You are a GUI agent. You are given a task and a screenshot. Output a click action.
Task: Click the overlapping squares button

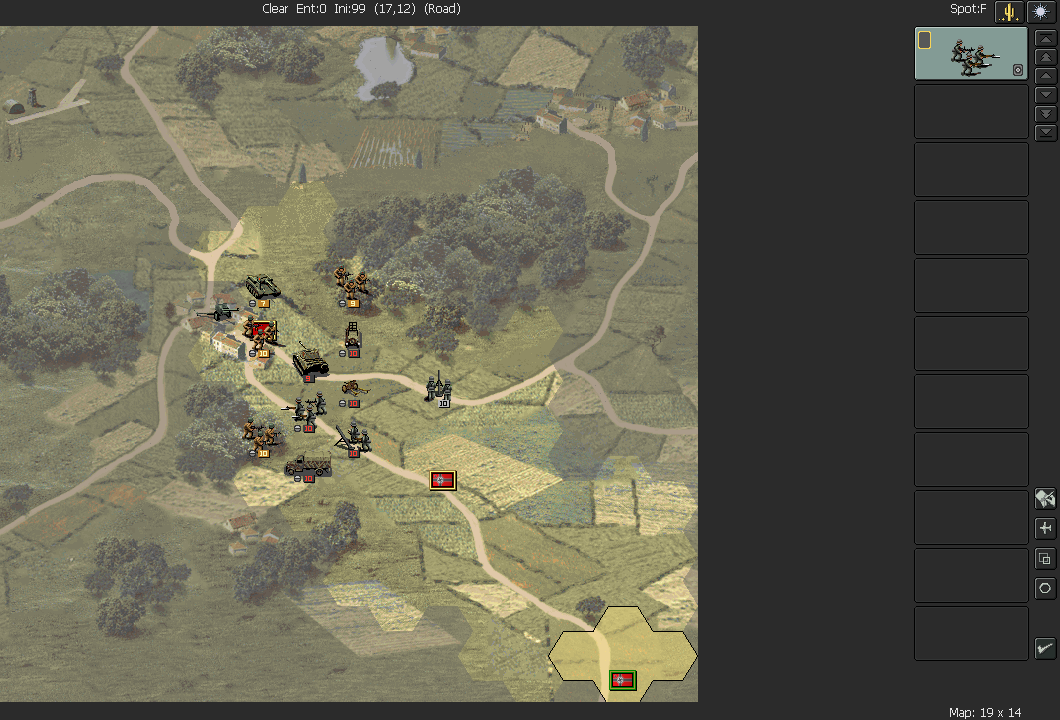tap(1045, 558)
